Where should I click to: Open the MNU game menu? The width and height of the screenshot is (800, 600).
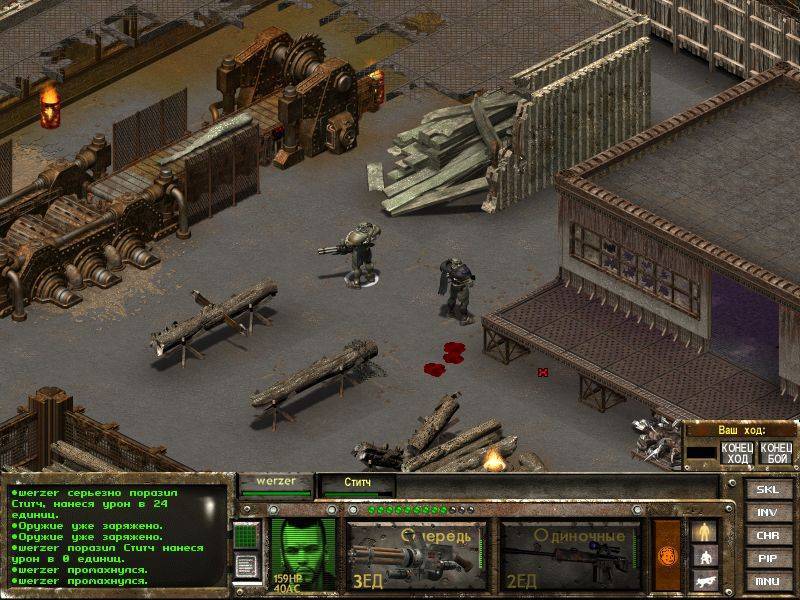(x=767, y=581)
